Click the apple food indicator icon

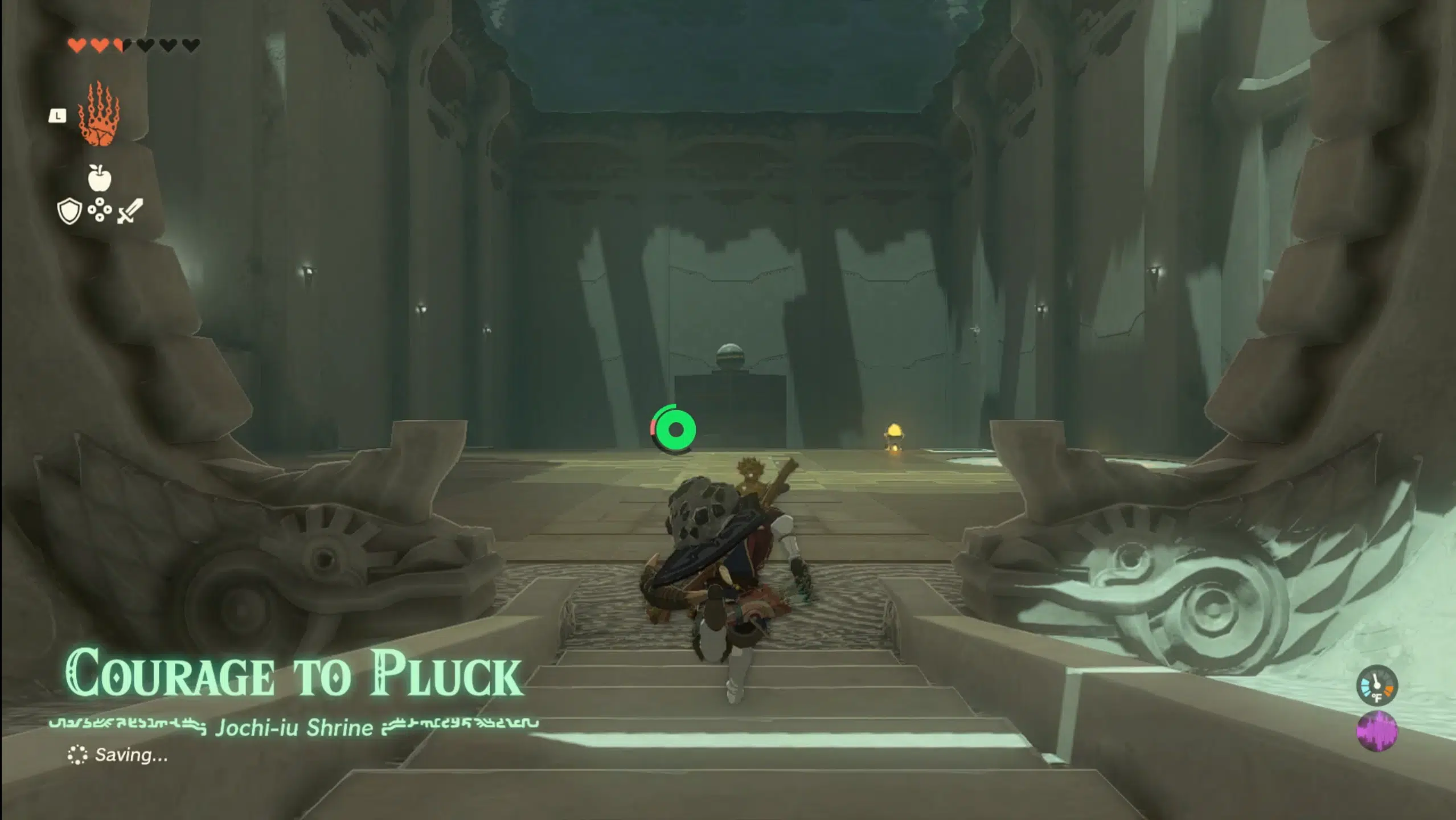(x=100, y=177)
